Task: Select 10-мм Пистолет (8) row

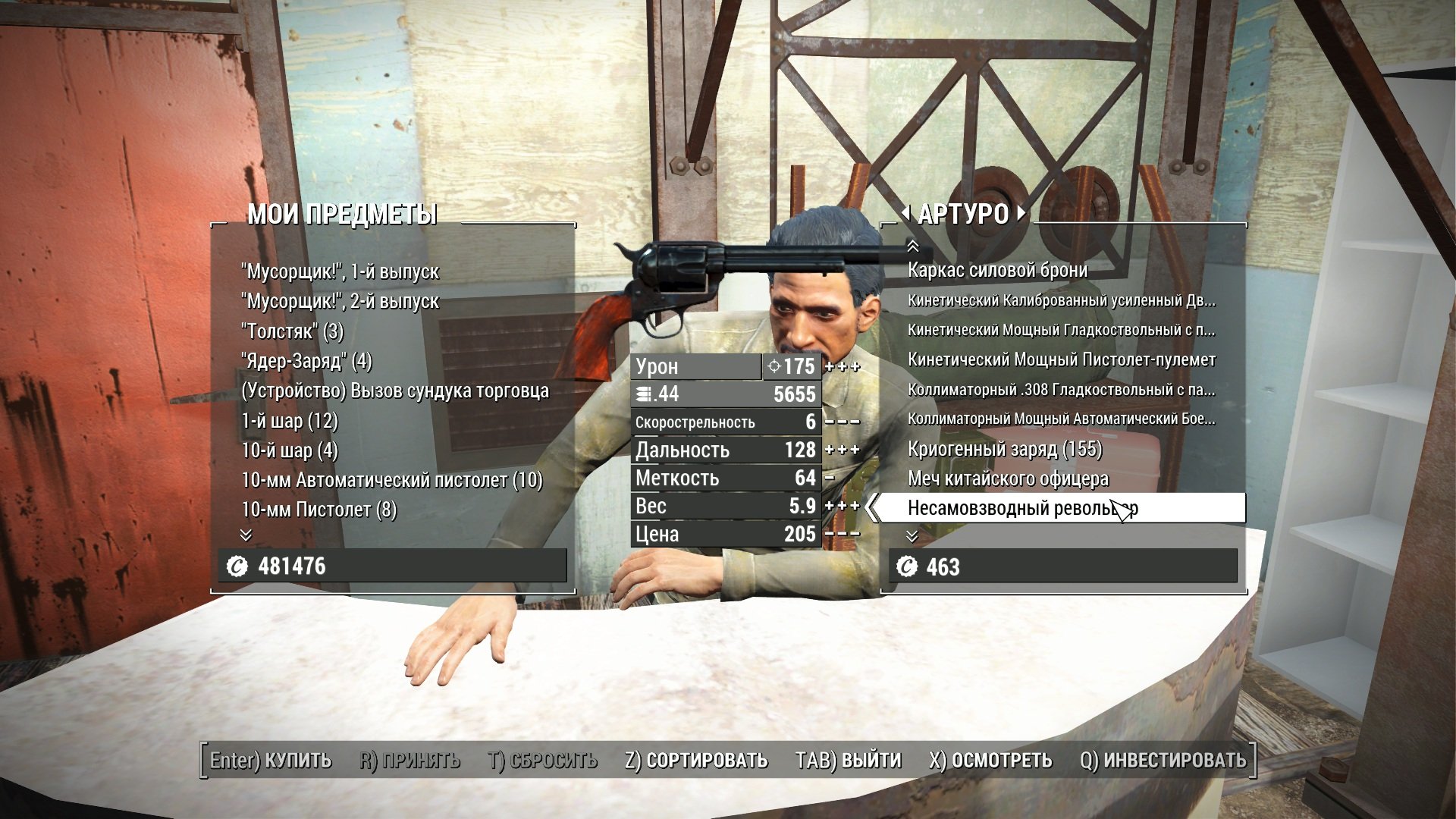Action: pos(318,510)
